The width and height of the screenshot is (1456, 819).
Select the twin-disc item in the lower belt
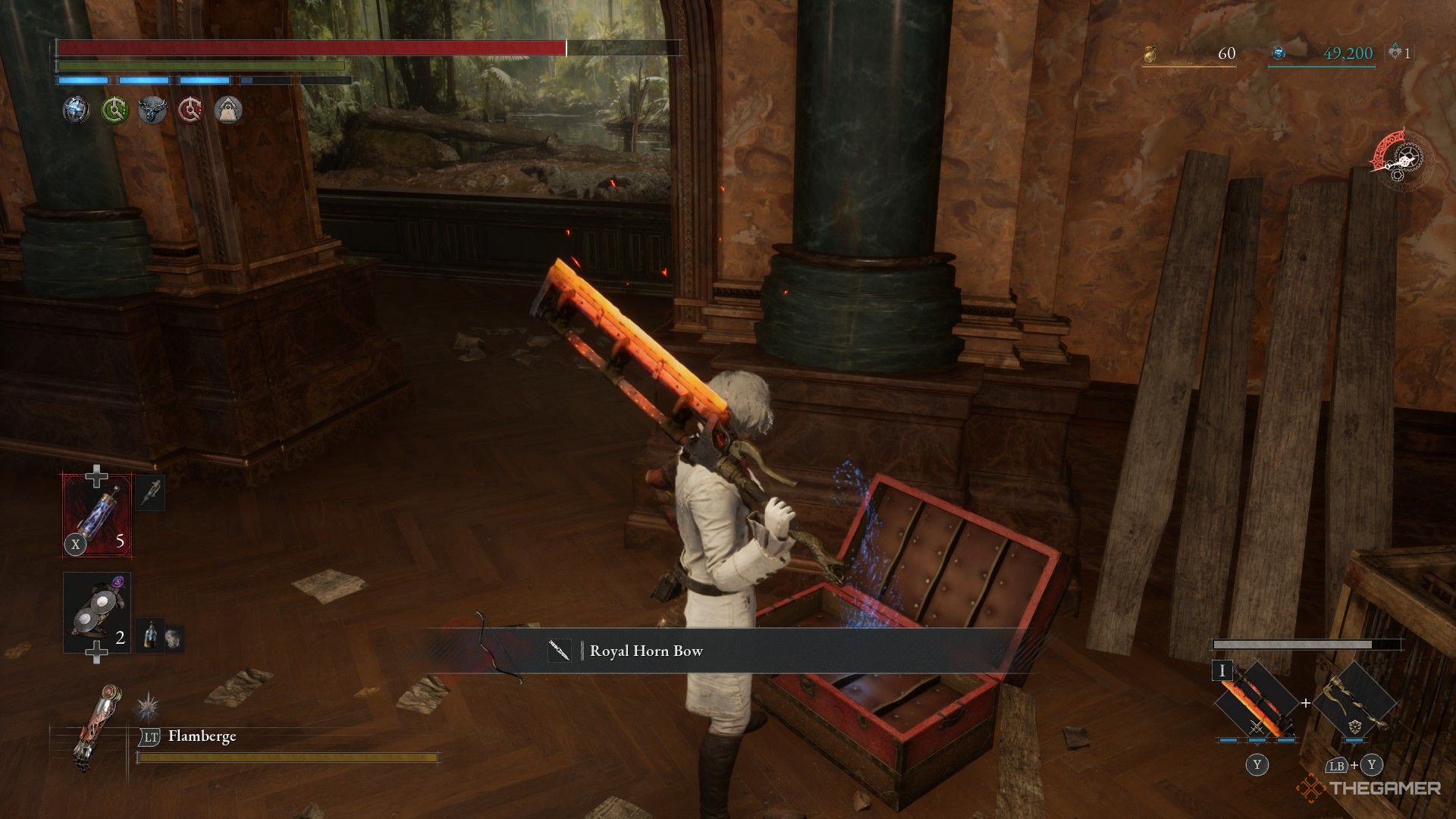(96, 613)
